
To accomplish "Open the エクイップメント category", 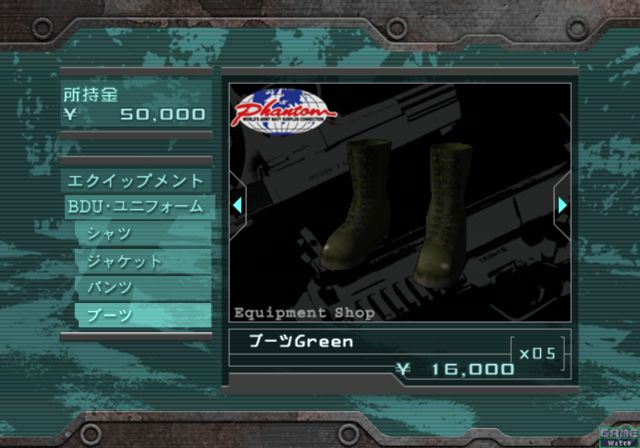I will (135, 182).
